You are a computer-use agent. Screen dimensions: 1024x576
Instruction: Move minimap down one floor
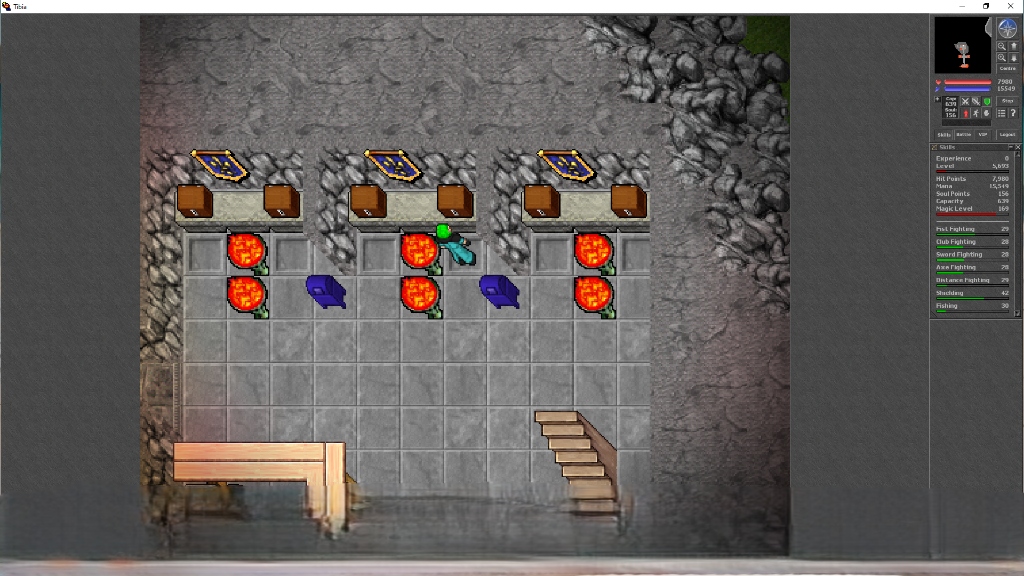point(1013,58)
